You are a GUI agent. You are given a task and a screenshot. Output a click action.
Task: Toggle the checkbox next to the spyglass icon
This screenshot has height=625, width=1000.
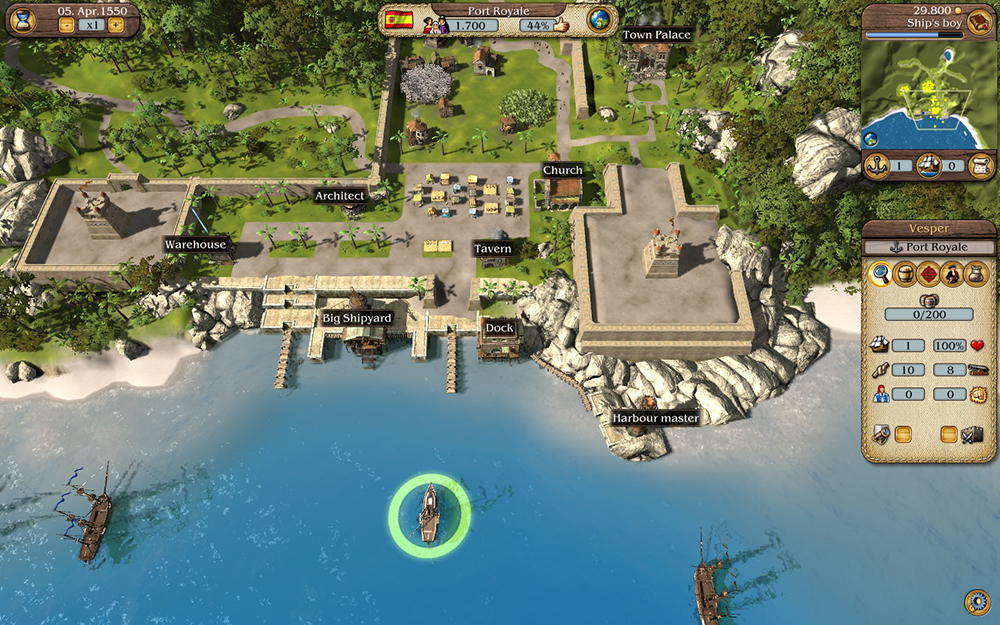903,434
